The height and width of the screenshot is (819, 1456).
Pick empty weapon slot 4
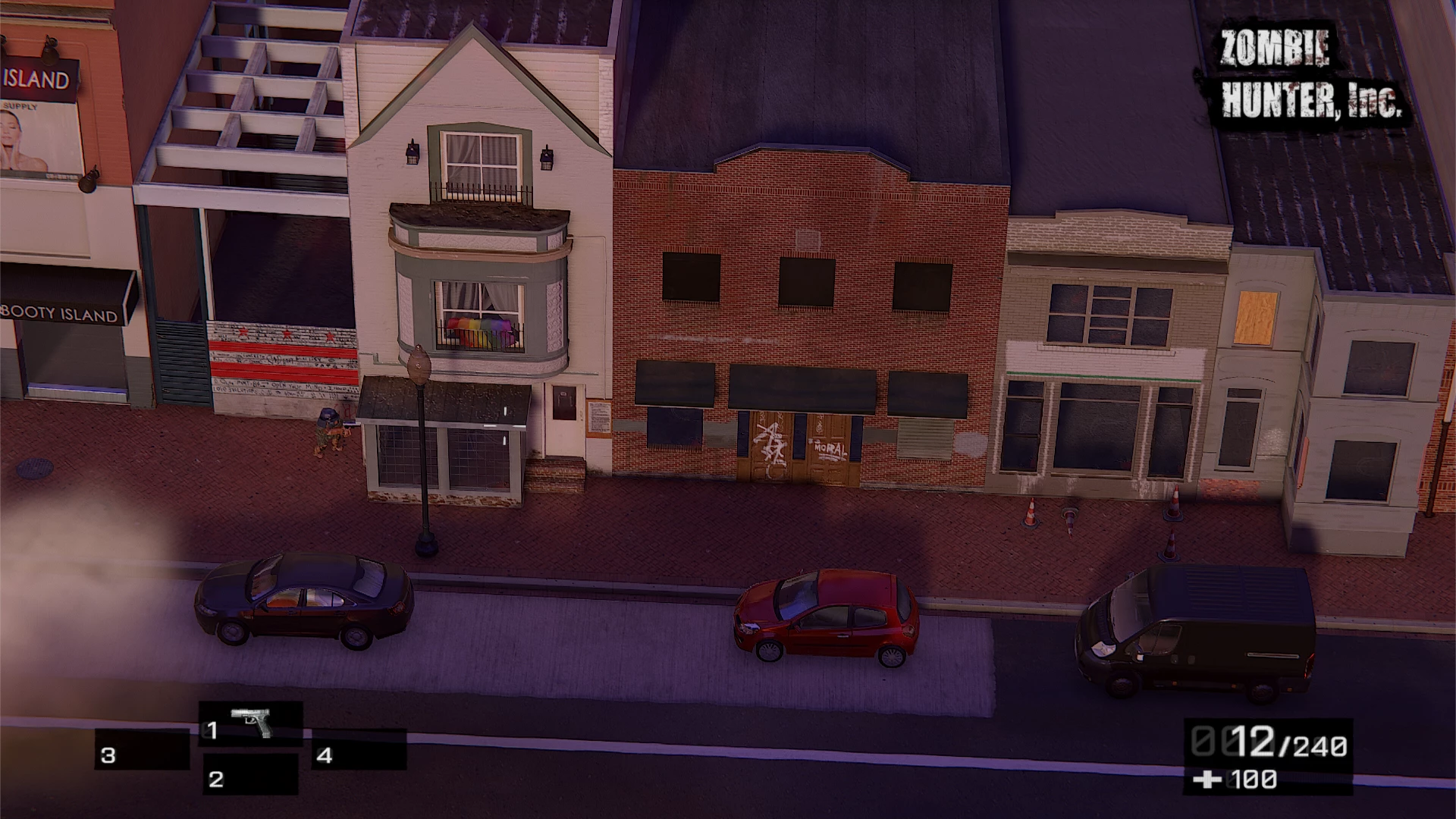(359, 750)
